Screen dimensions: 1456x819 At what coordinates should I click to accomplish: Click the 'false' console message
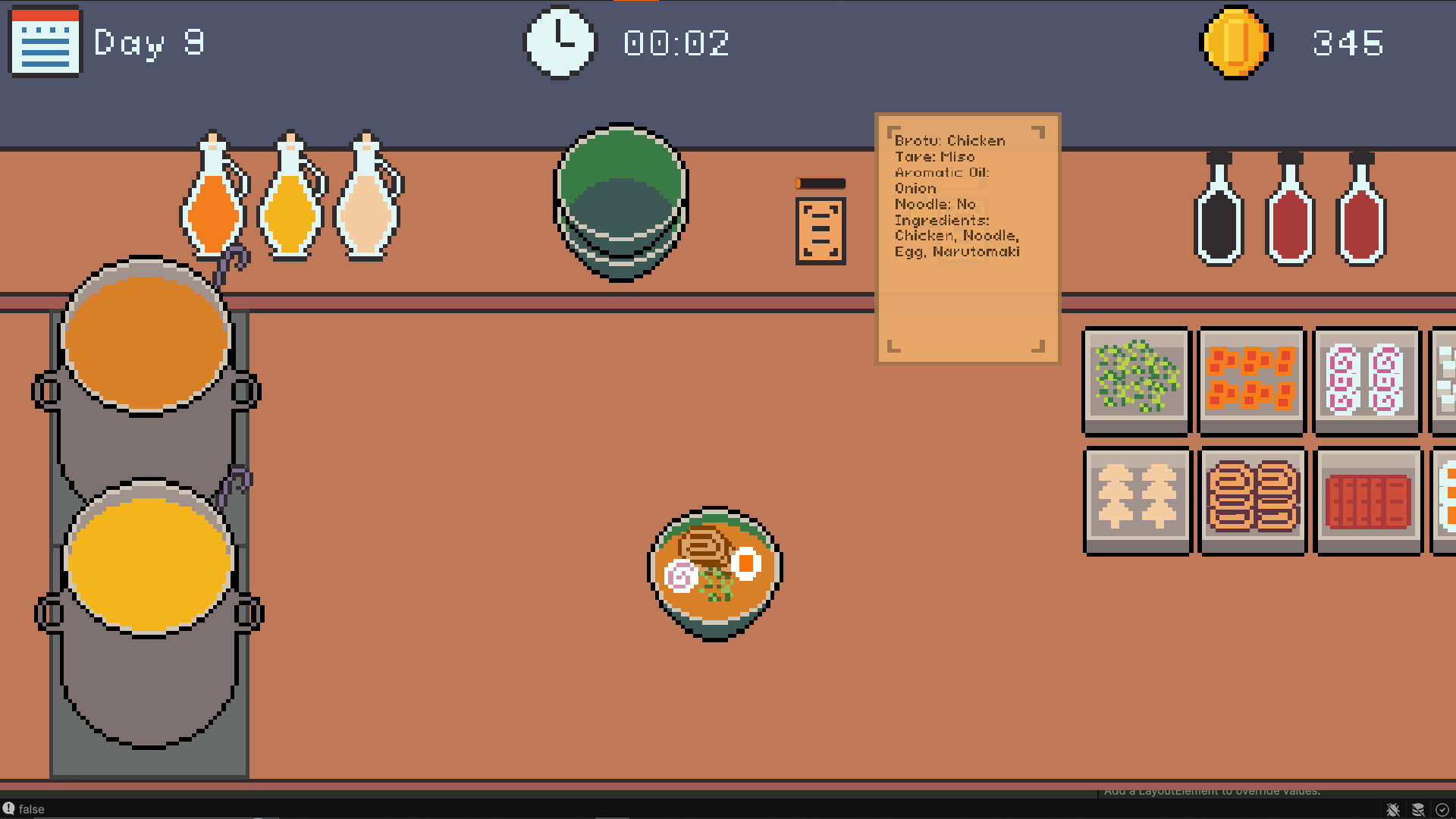32,808
